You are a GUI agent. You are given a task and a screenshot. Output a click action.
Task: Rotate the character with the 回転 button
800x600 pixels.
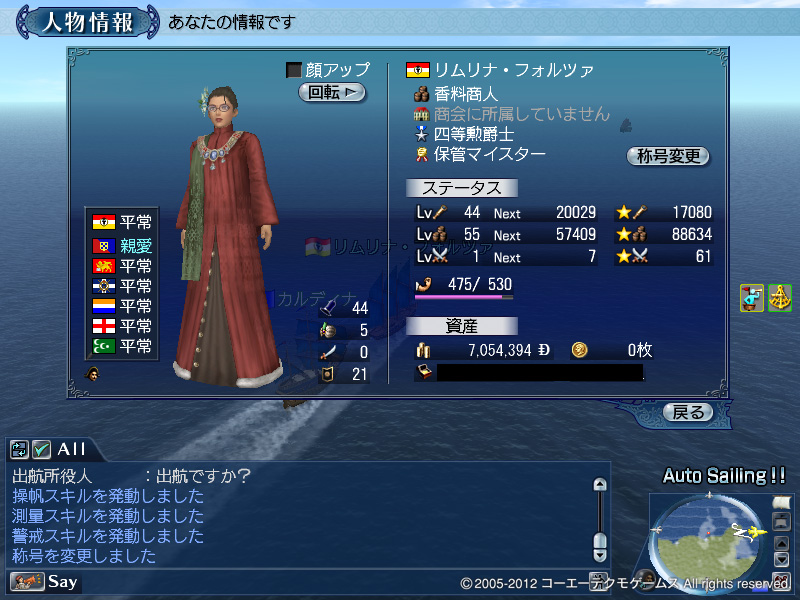(x=331, y=92)
